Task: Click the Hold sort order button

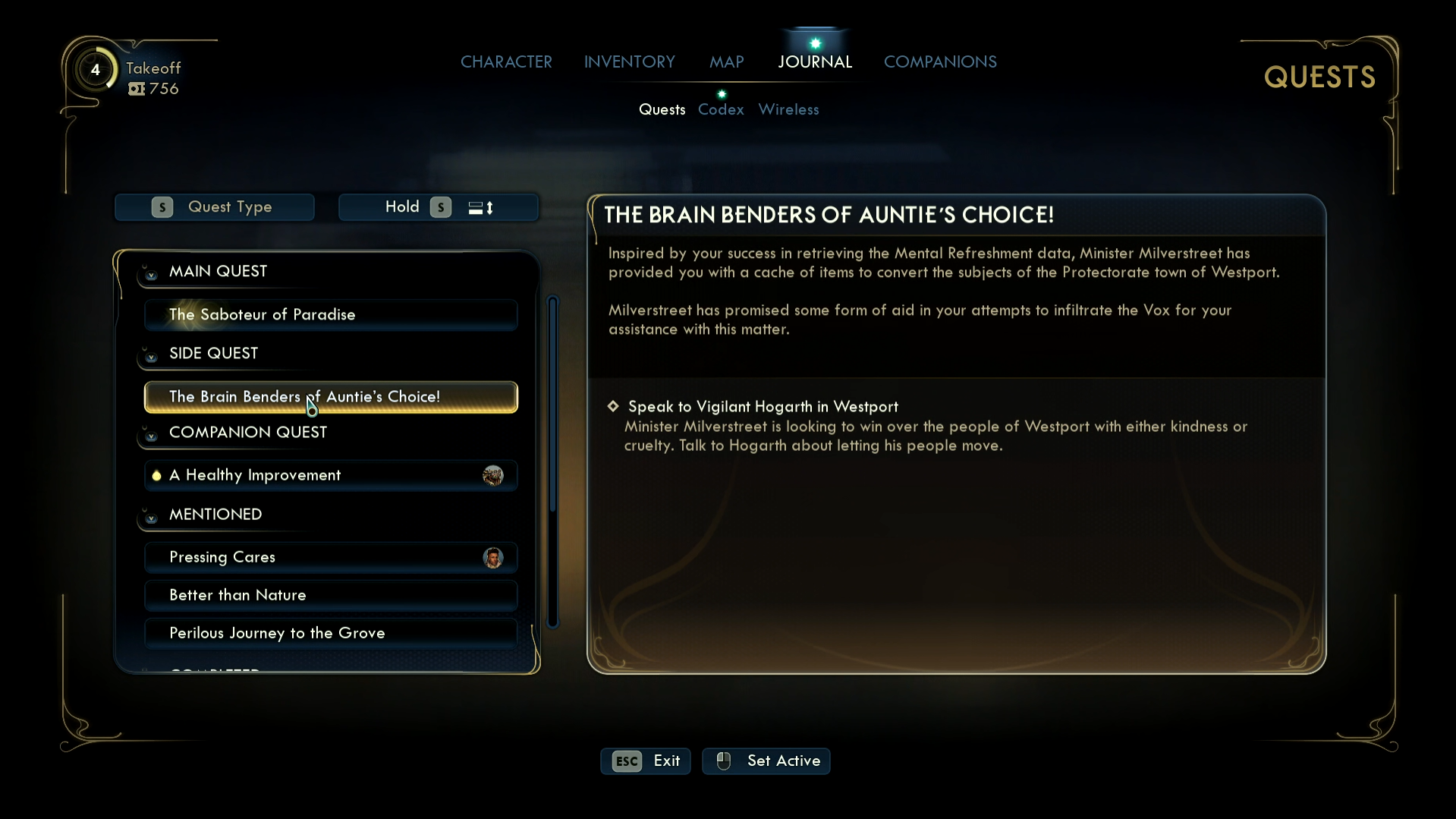Action: [439, 207]
